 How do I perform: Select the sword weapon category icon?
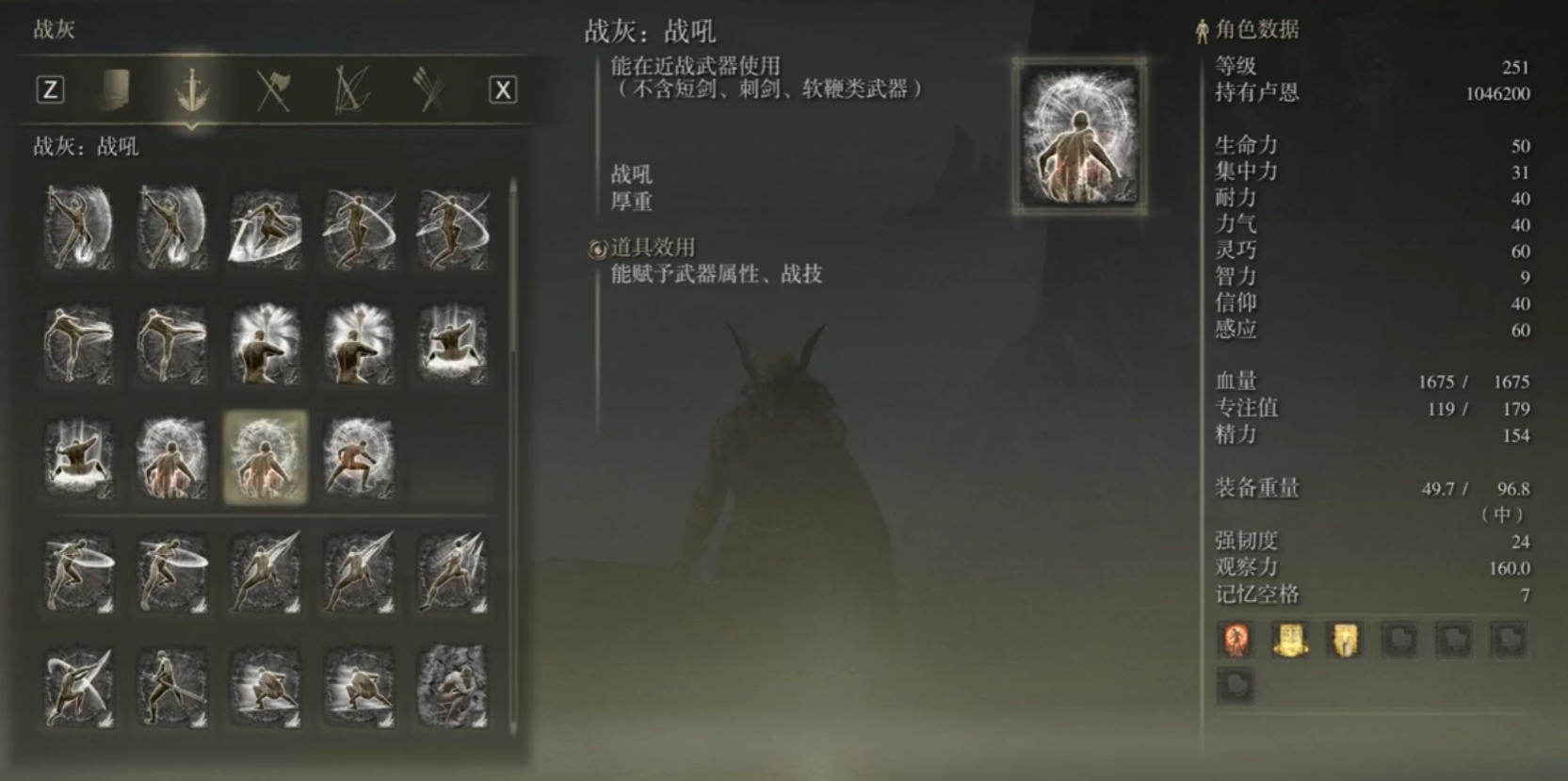(192, 90)
